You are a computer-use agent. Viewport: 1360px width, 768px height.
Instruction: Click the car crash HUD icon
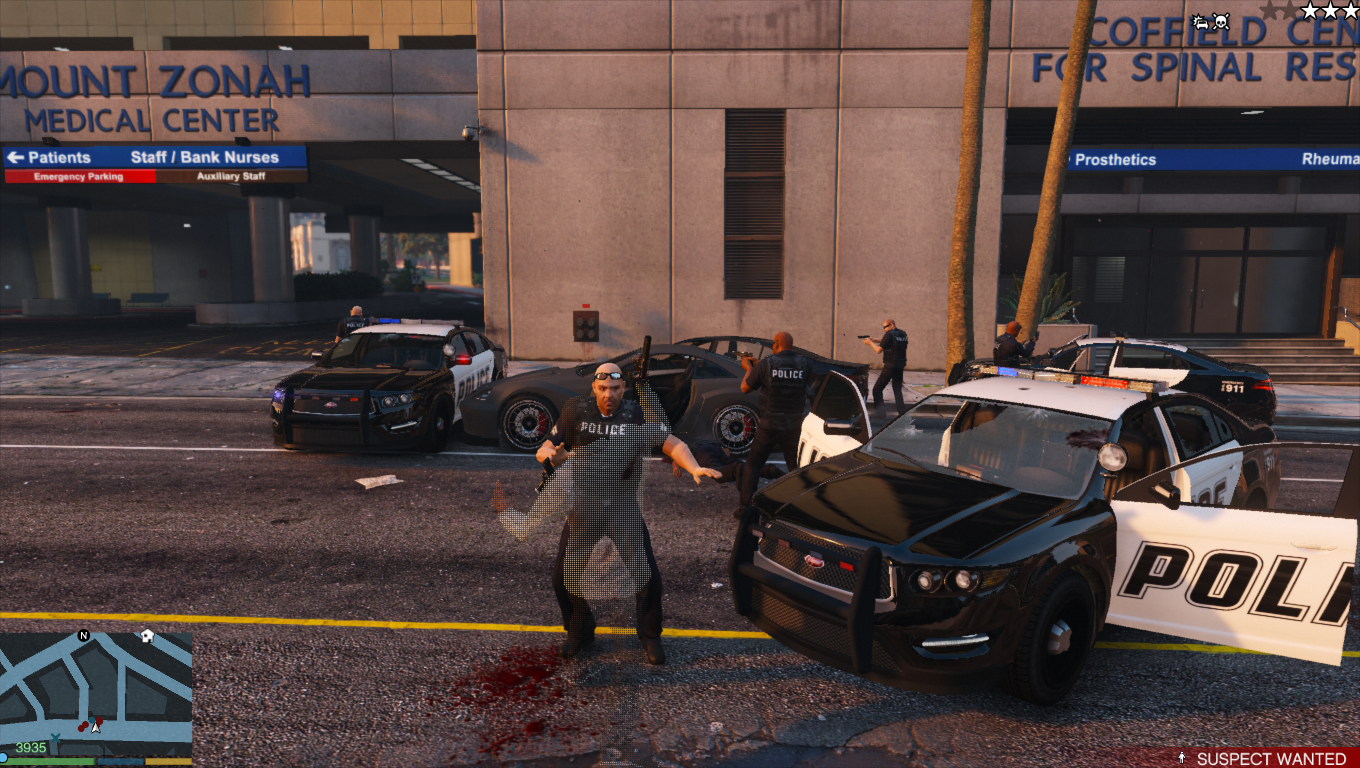click(1201, 21)
